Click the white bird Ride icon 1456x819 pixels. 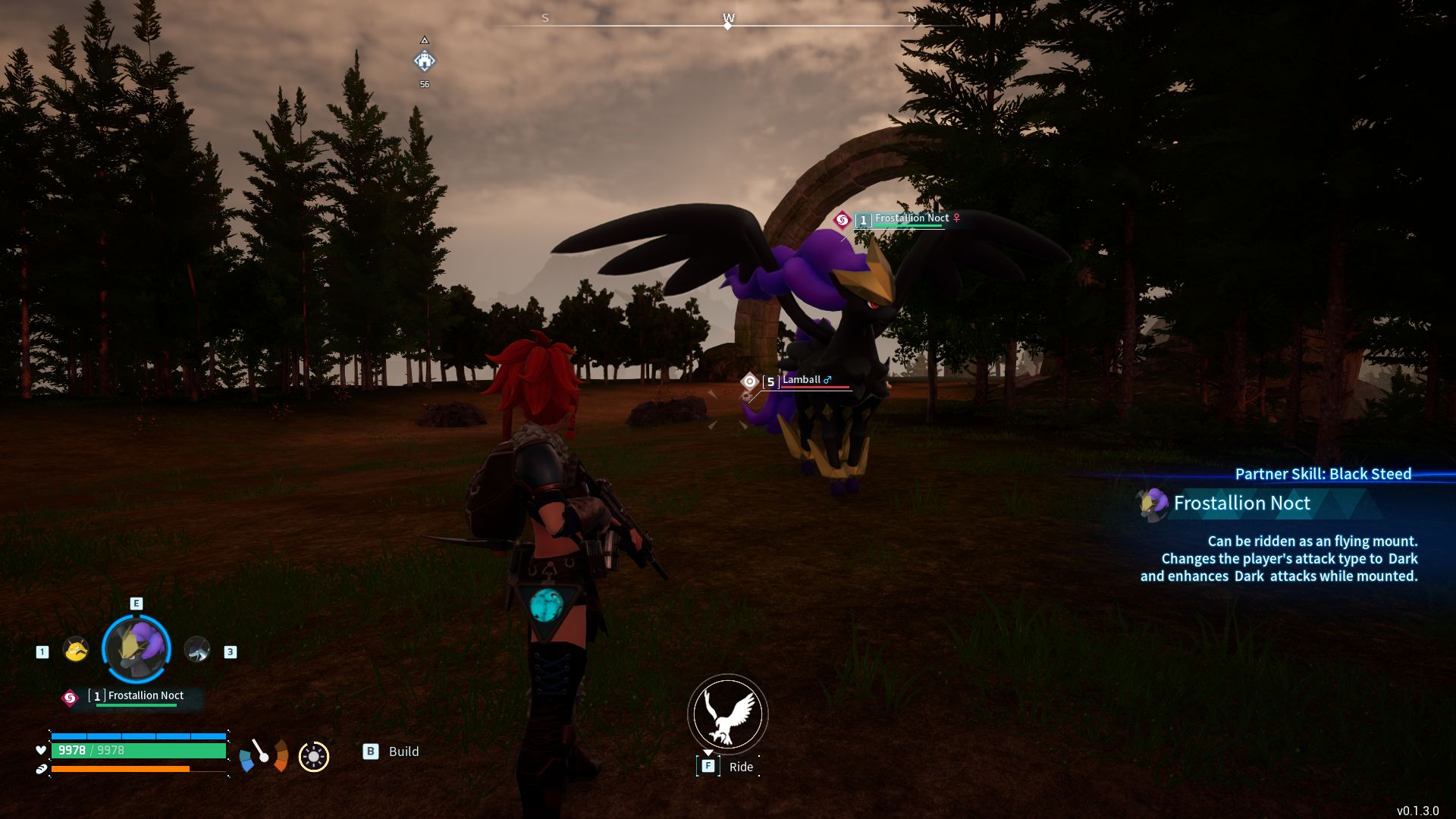coord(727,714)
